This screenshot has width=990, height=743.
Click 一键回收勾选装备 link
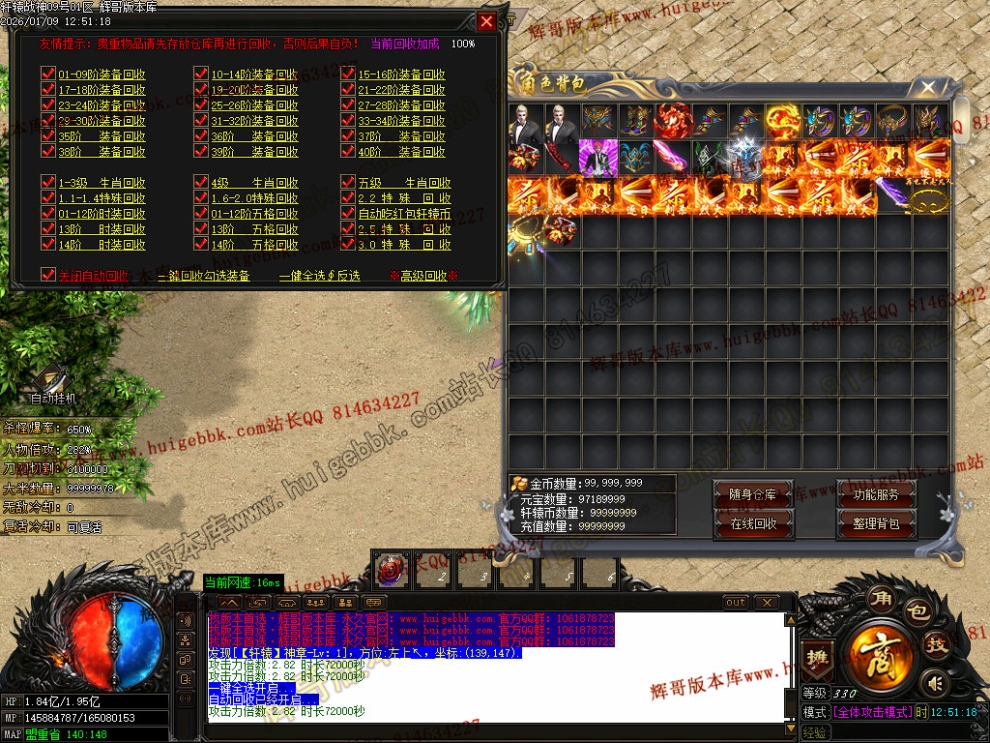pyautogui.click(x=204, y=276)
